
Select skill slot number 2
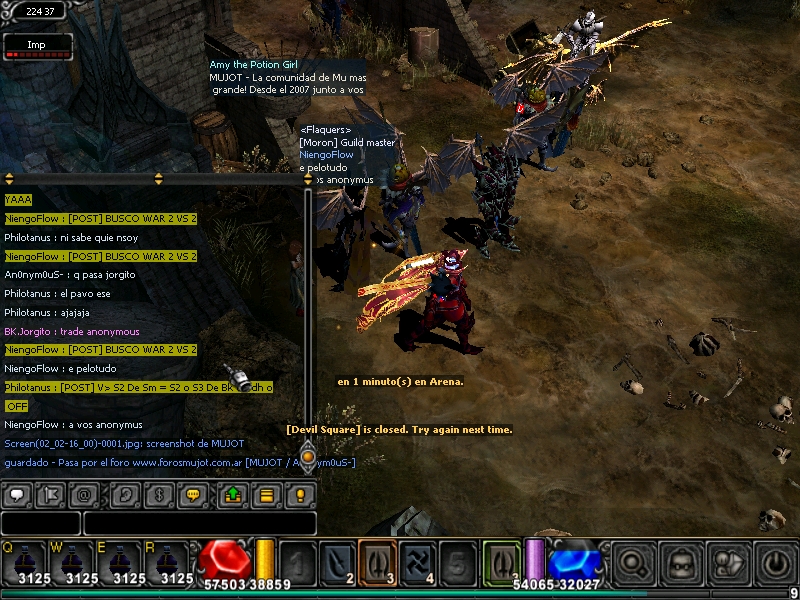337,563
